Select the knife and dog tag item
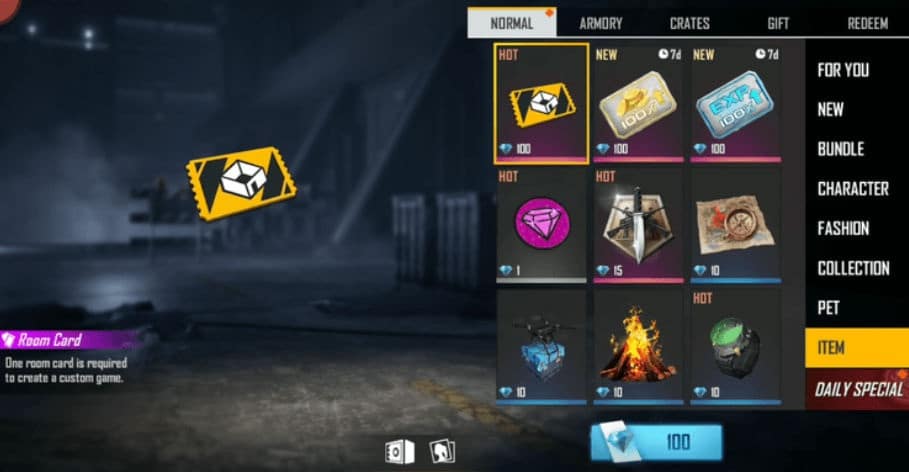The width and height of the screenshot is (909, 472). coord(638,224)
